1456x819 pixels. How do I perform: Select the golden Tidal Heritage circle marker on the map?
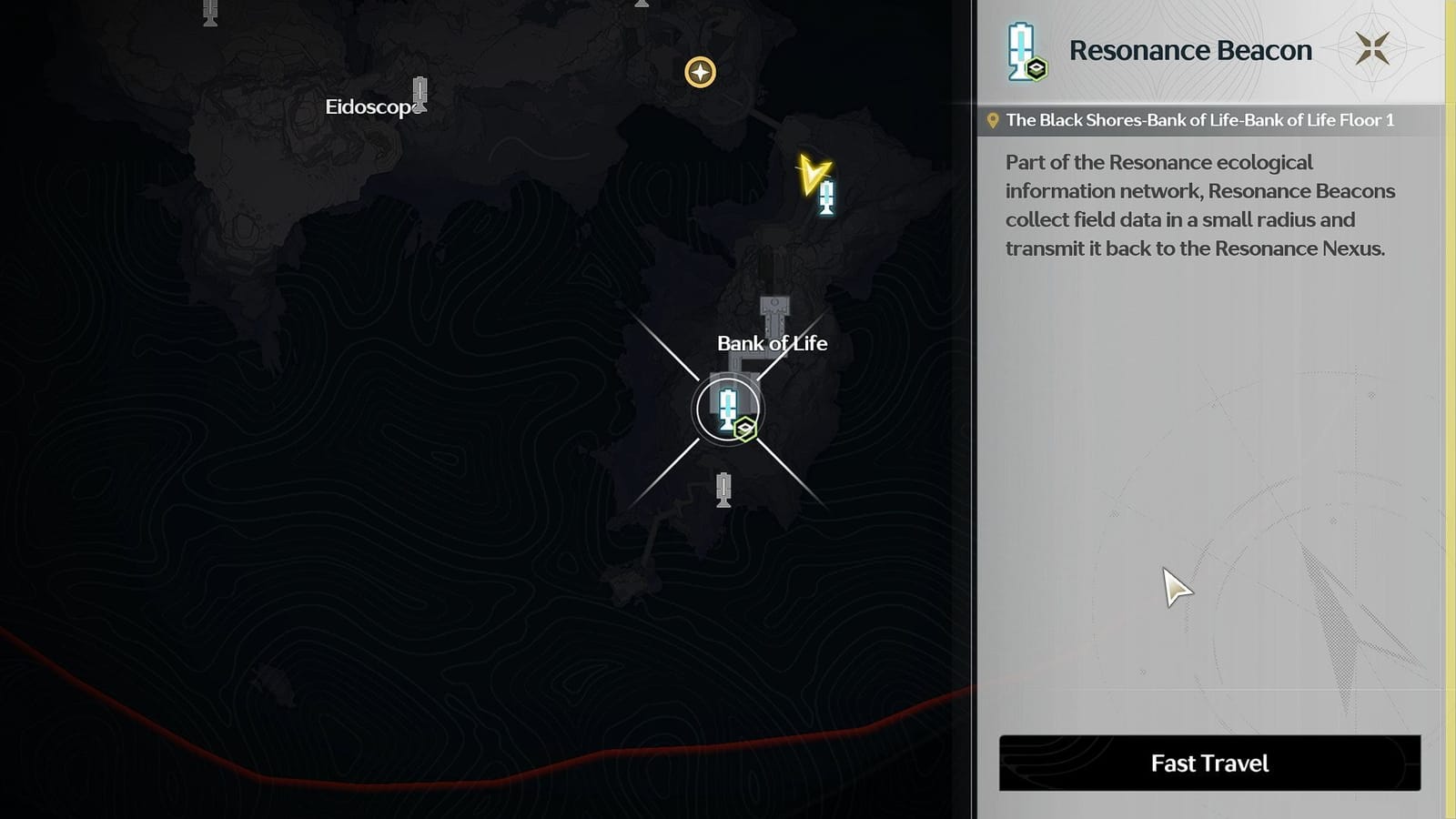(x=699, y=72)
